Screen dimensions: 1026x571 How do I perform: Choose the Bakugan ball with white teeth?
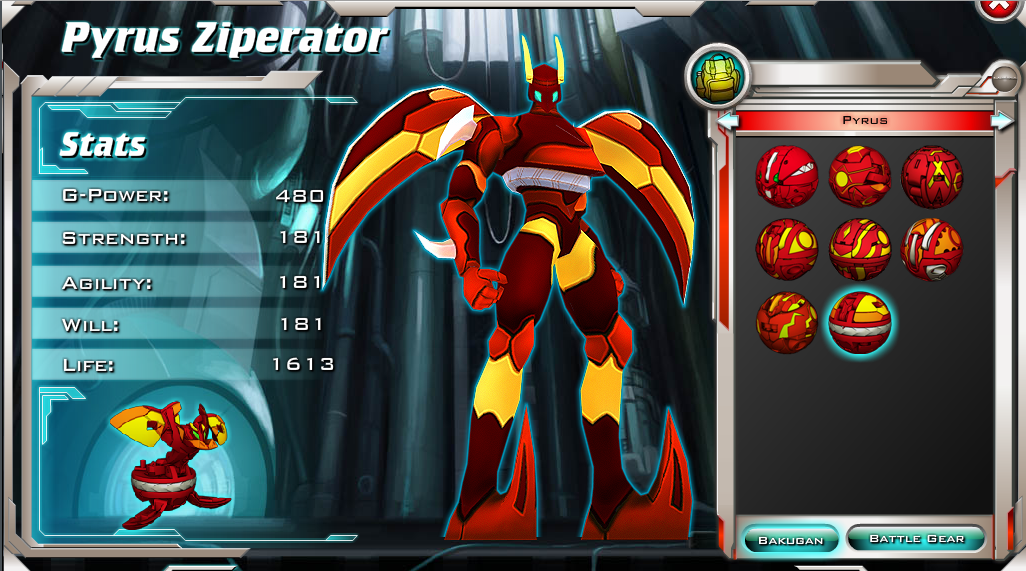pos(786,175)
